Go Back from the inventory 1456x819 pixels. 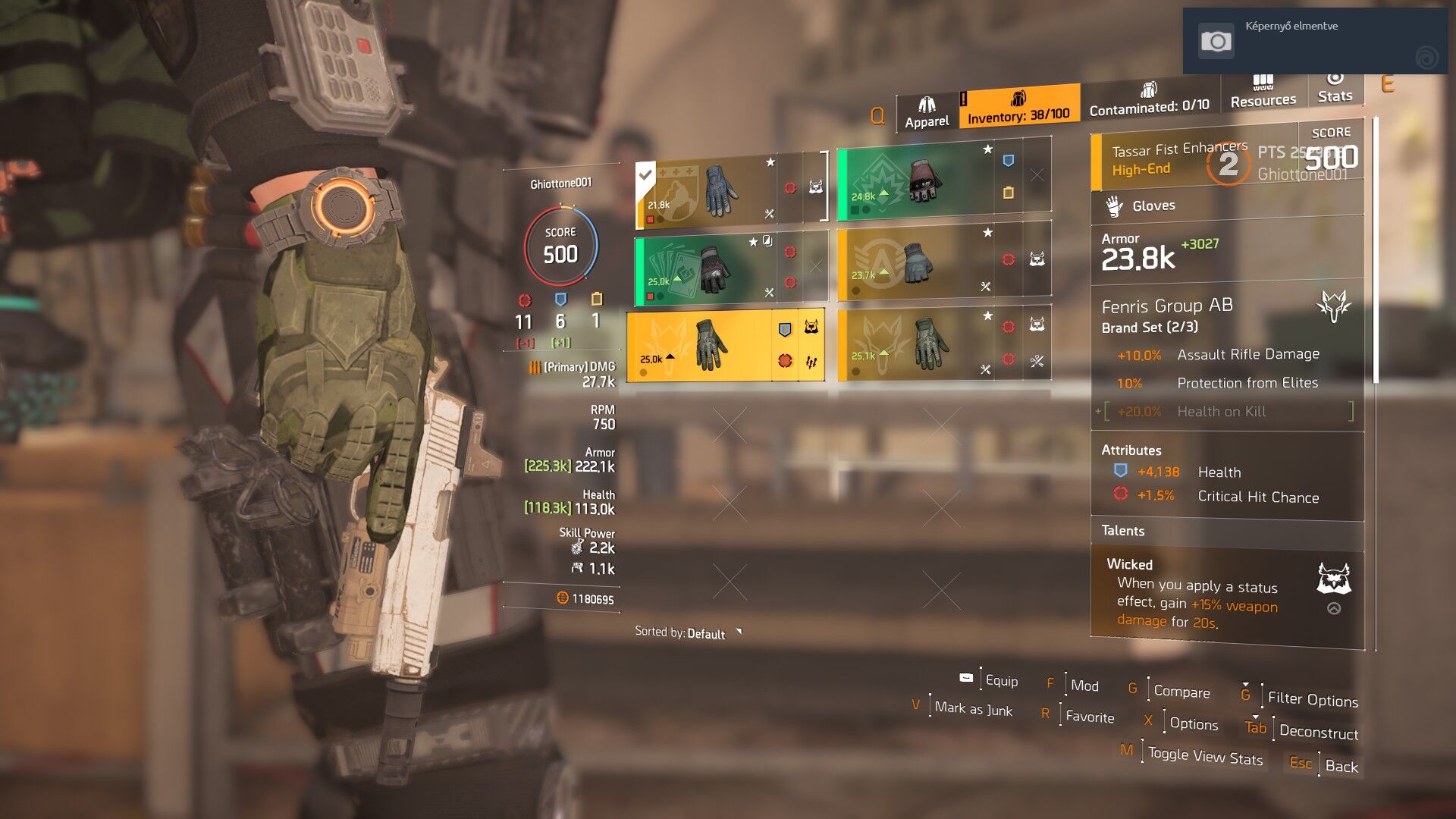coord(1341,766)
